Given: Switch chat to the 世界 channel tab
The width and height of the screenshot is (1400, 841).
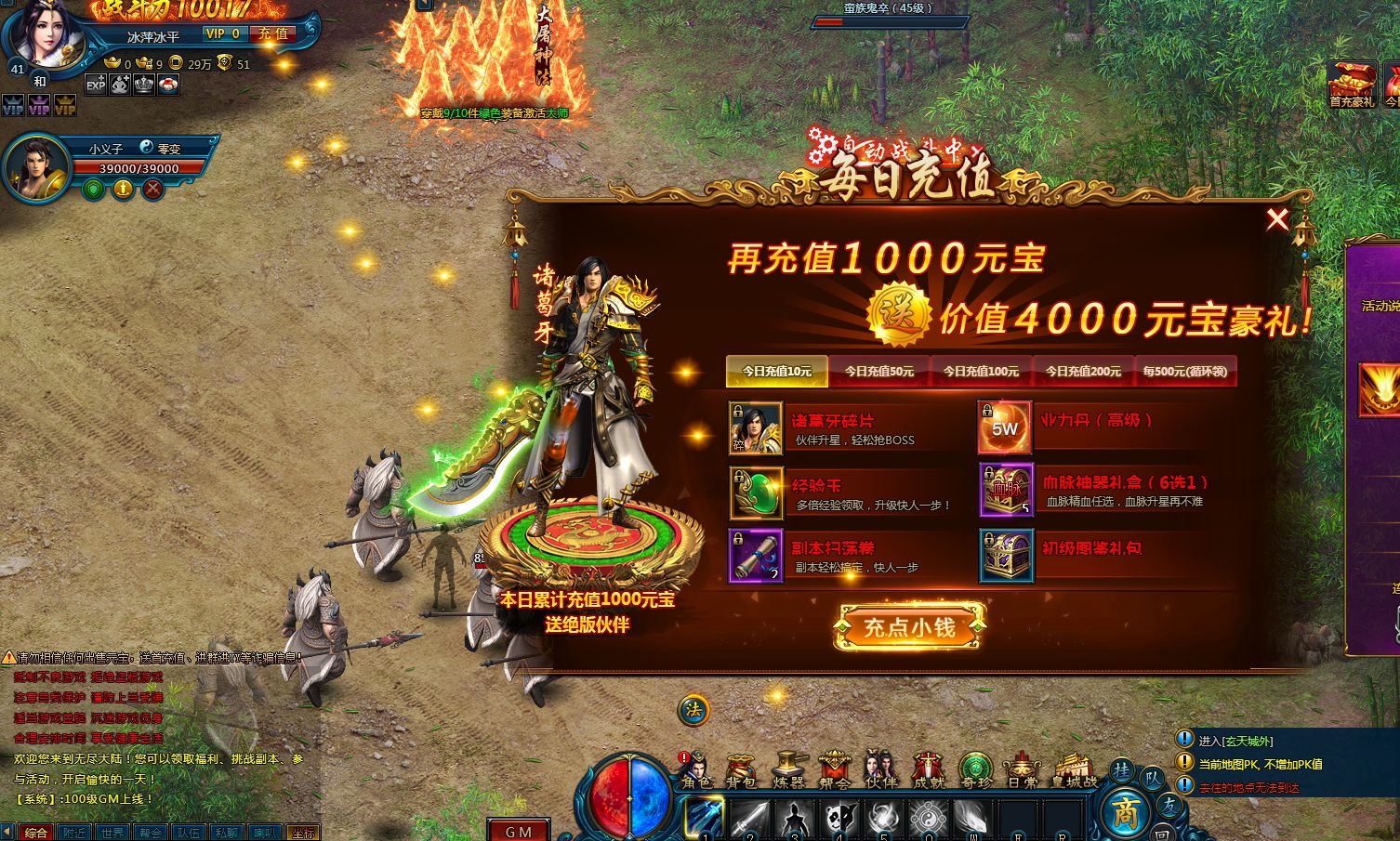Looking at the screenshot, I should tap(112, 833).
